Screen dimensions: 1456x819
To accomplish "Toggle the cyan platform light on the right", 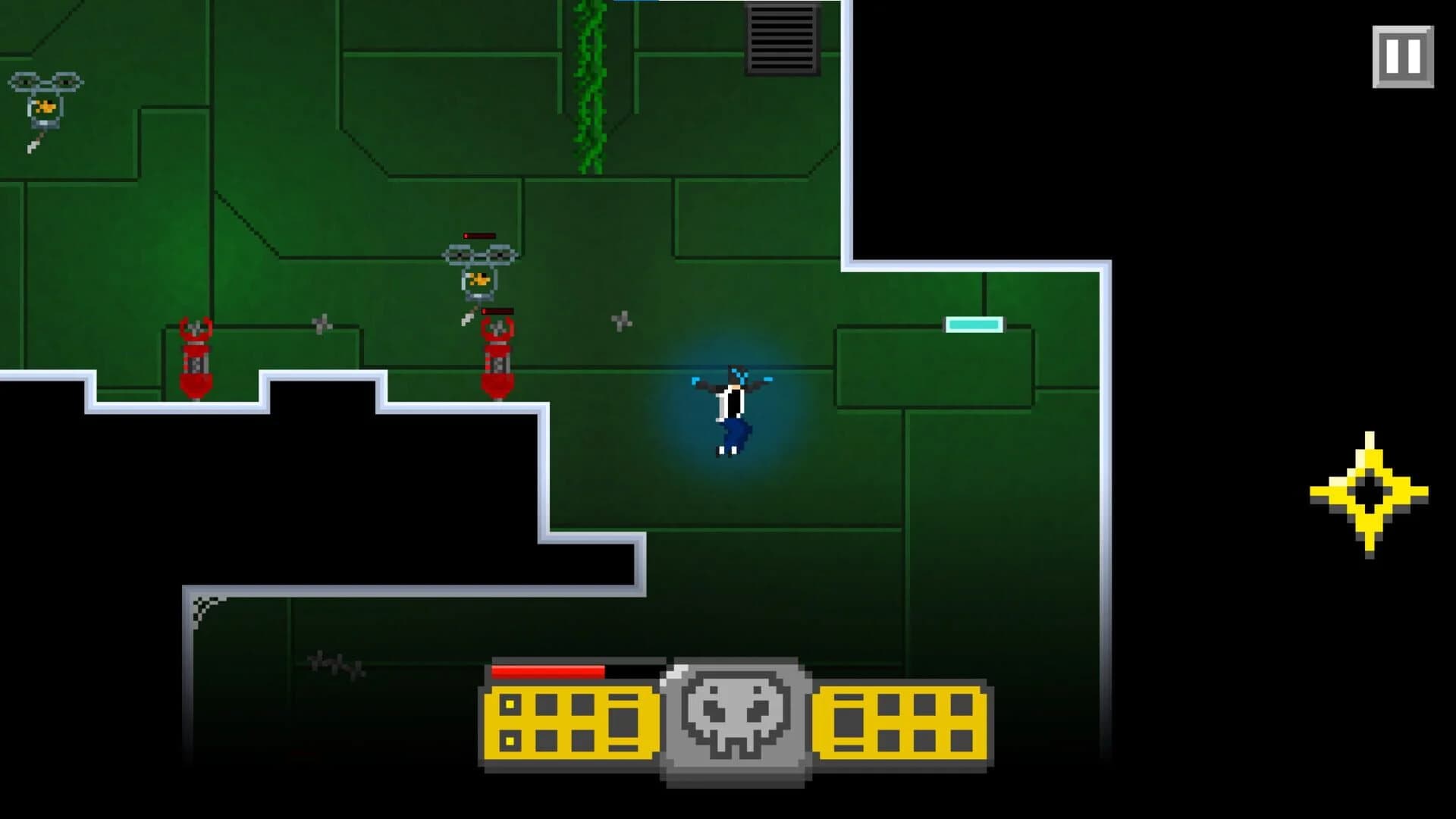I will [x=973, y=322].
